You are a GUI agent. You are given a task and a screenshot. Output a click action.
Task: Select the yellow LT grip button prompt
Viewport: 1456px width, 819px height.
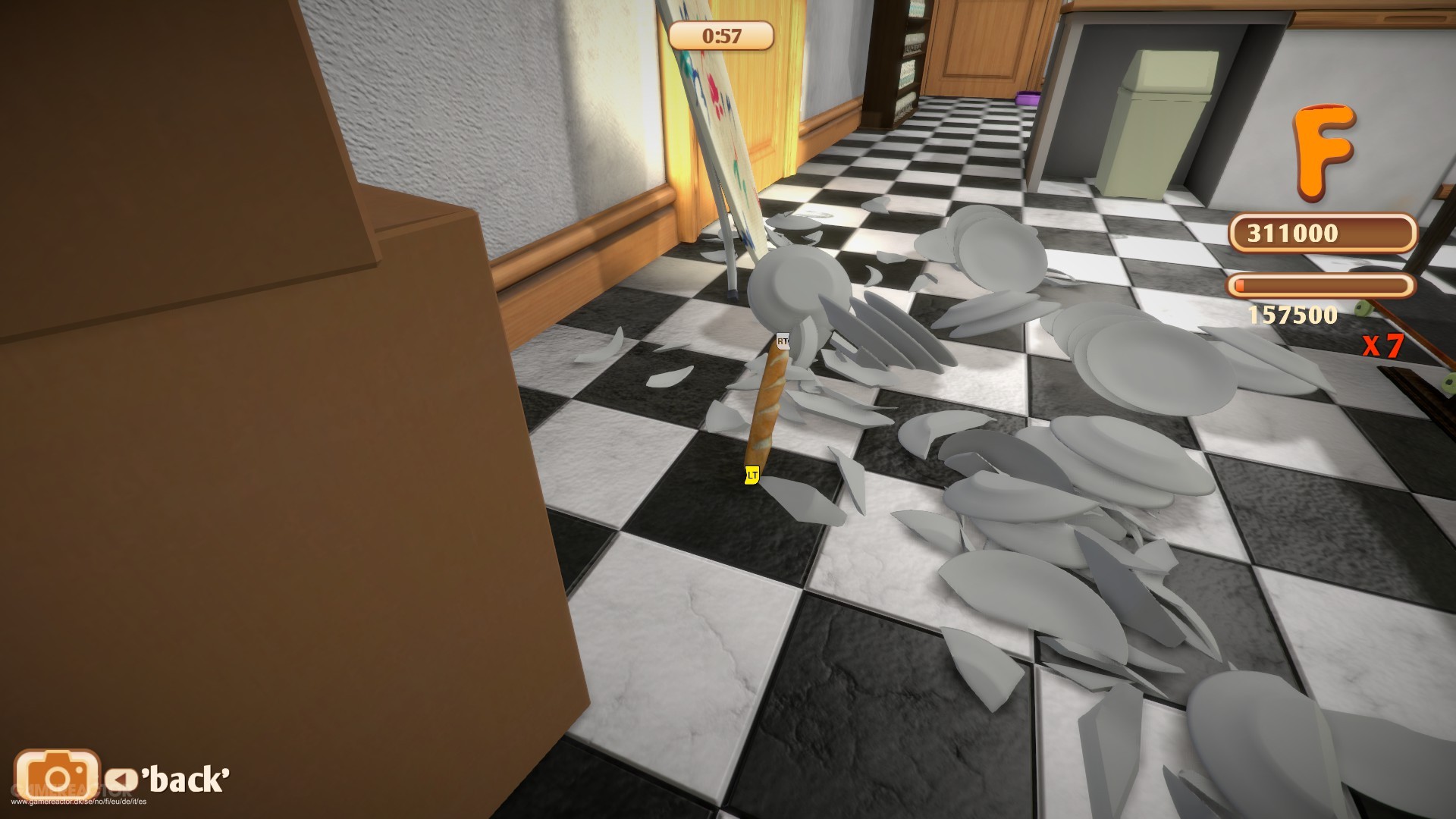[x=751, y=474]
